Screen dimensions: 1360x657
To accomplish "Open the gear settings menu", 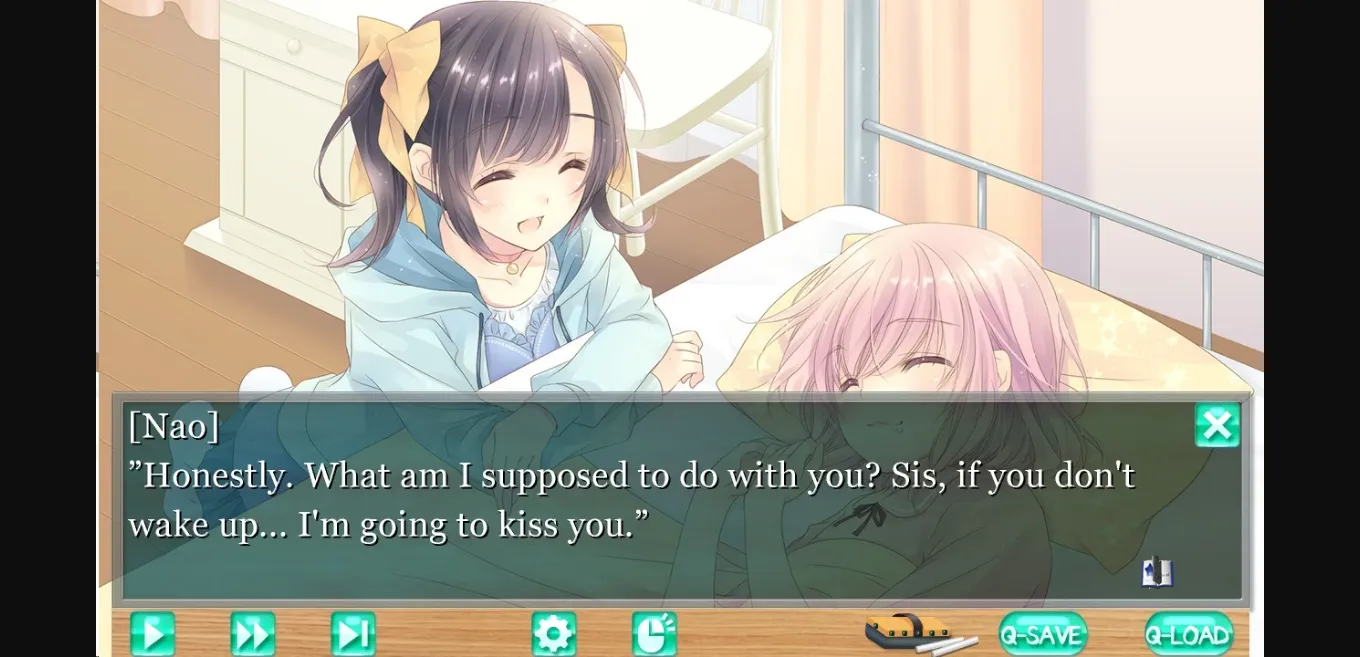I will [x=554, y=634].
